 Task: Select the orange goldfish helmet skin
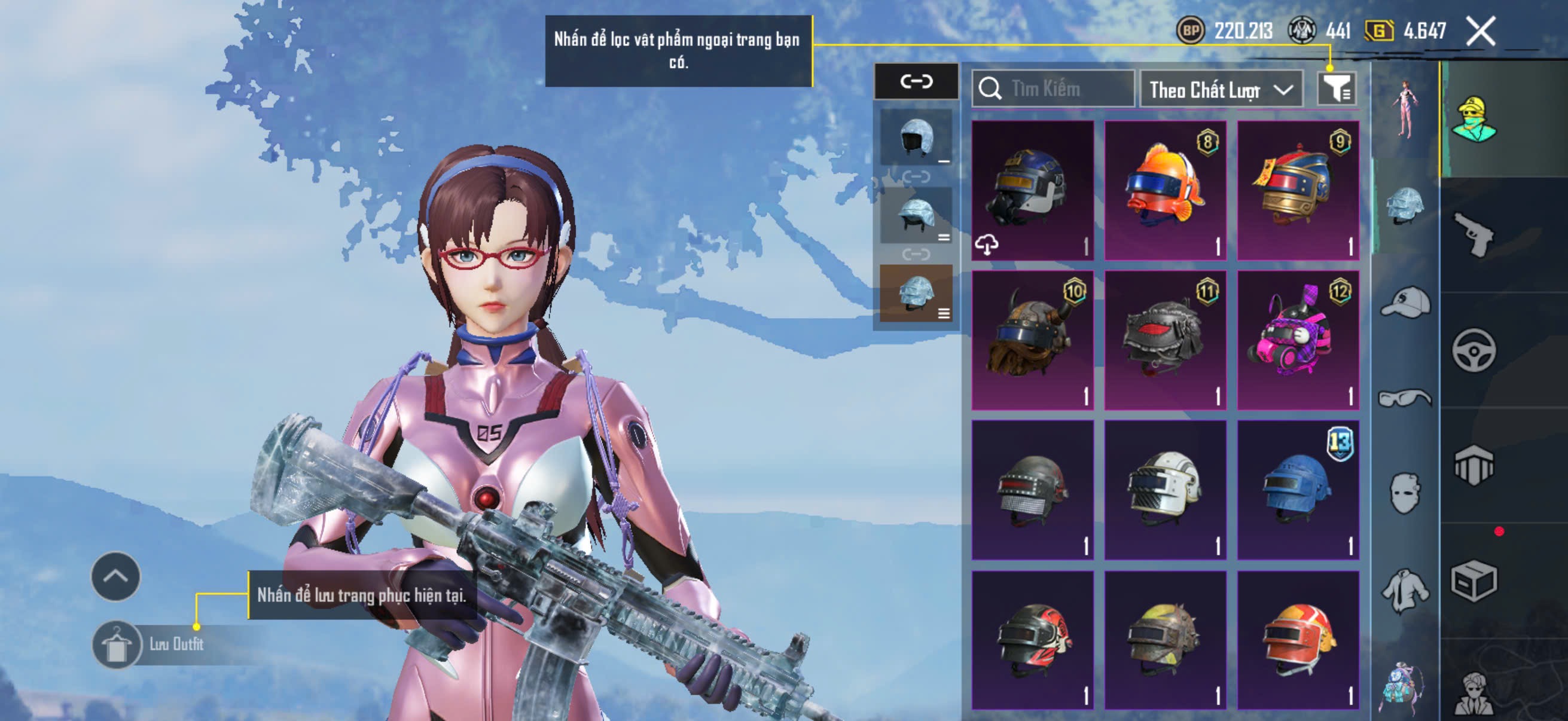[1165, 190]
